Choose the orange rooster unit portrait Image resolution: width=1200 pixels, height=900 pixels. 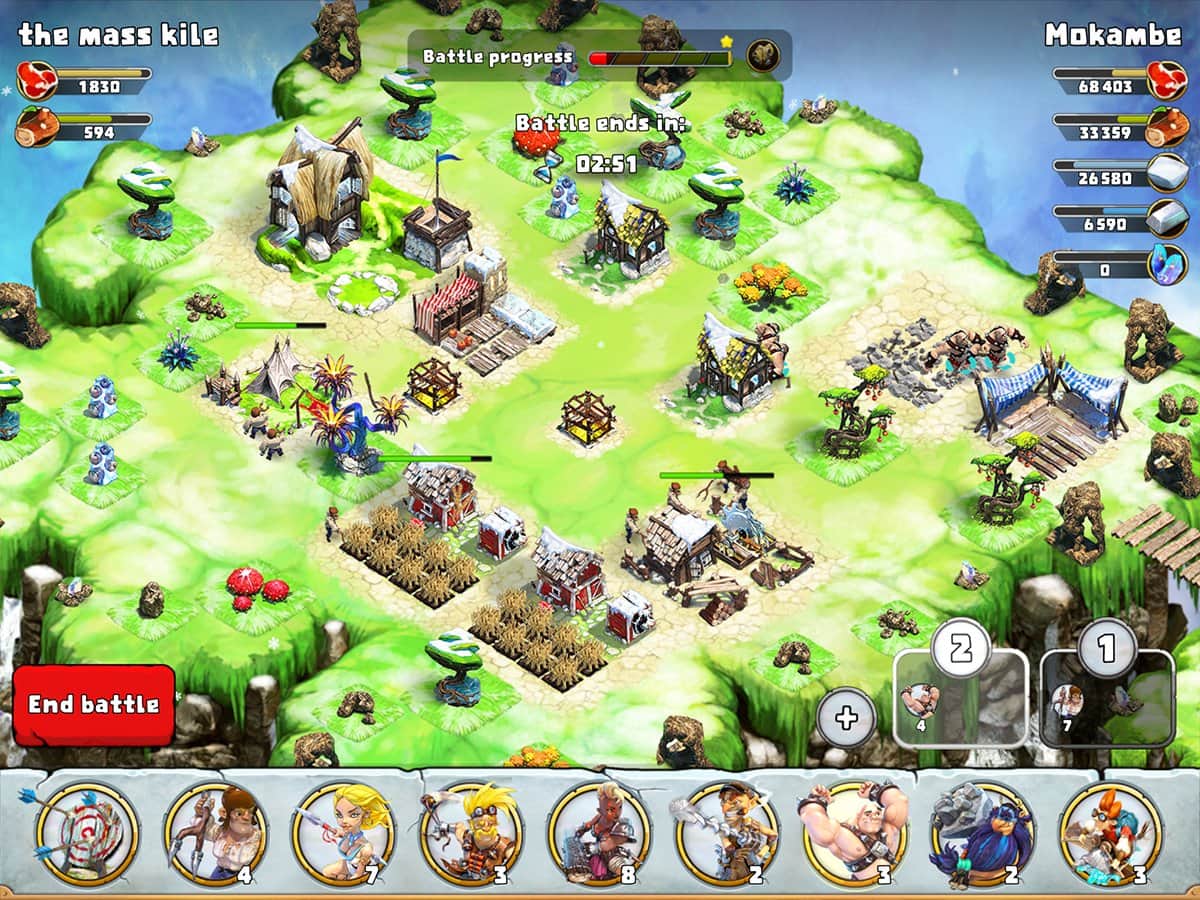[1111, 832]
